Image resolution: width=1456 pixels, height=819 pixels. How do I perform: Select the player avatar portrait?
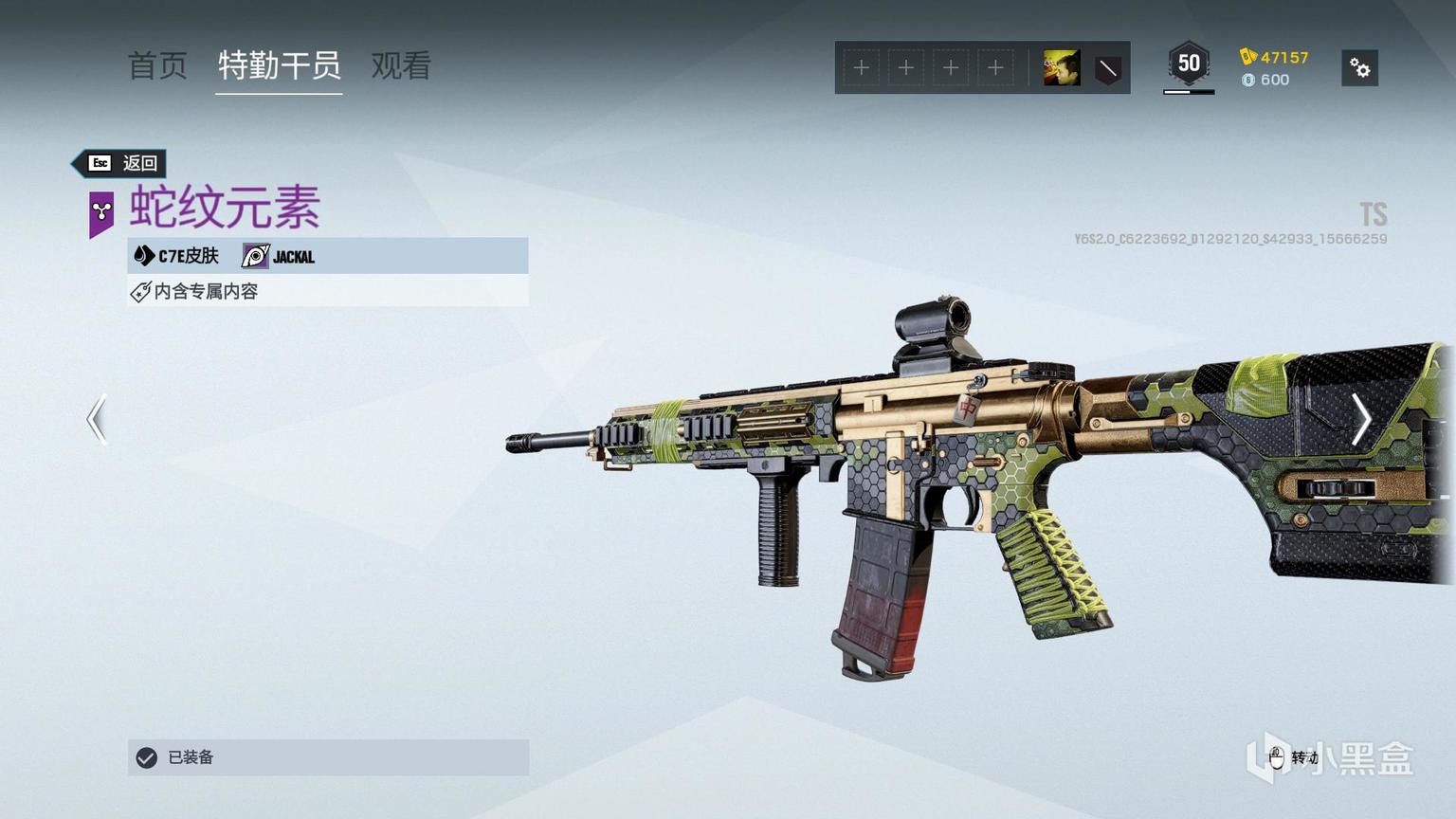(x=1061, y=68)
